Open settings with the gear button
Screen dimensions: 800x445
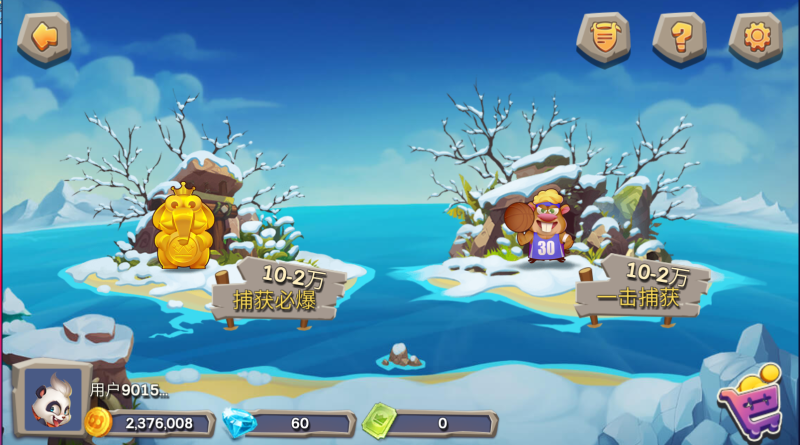[756, 38]
